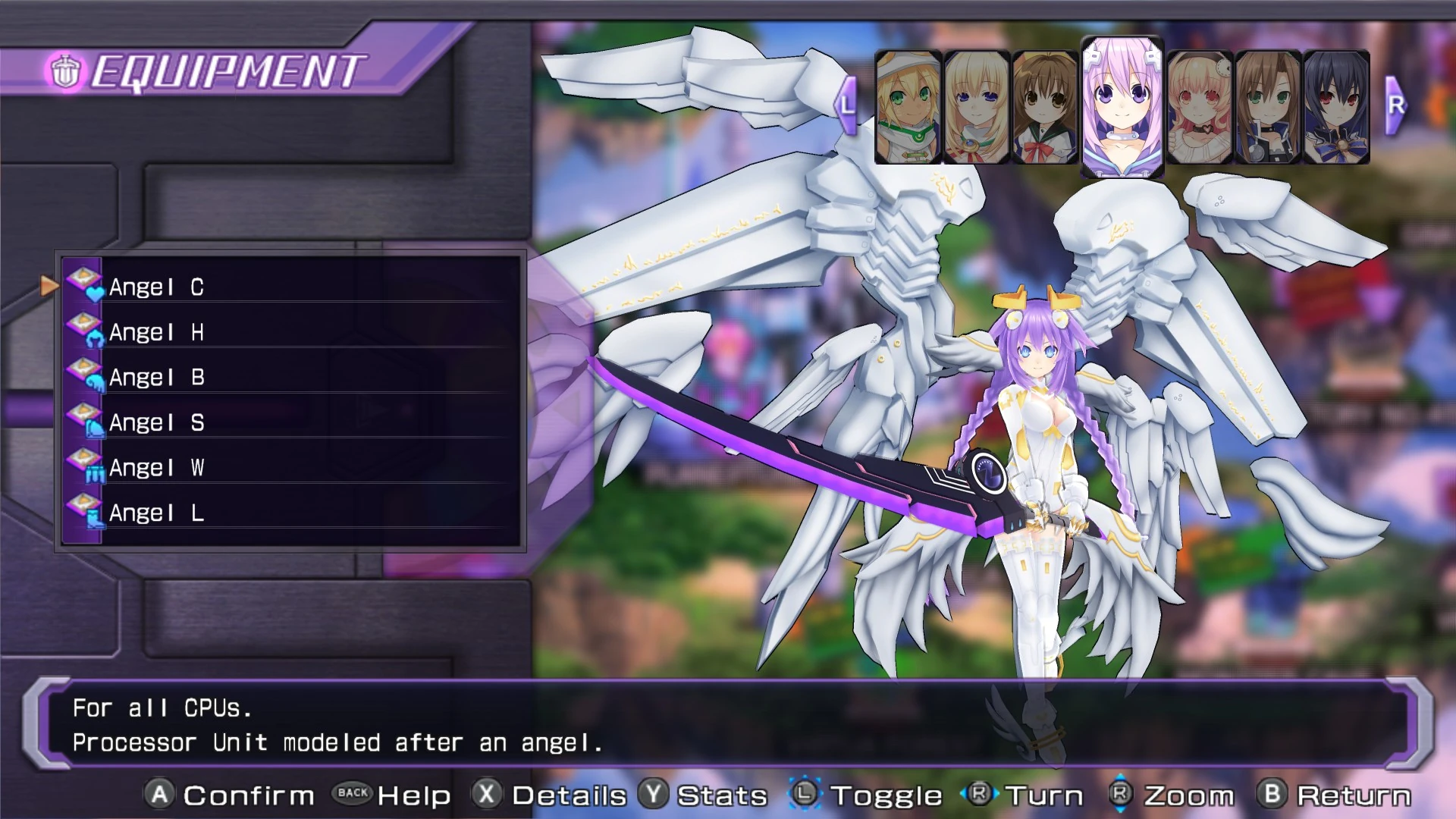Click the R arrow to browse next character
1456x819 pixels.
(x=1395, y=105)
